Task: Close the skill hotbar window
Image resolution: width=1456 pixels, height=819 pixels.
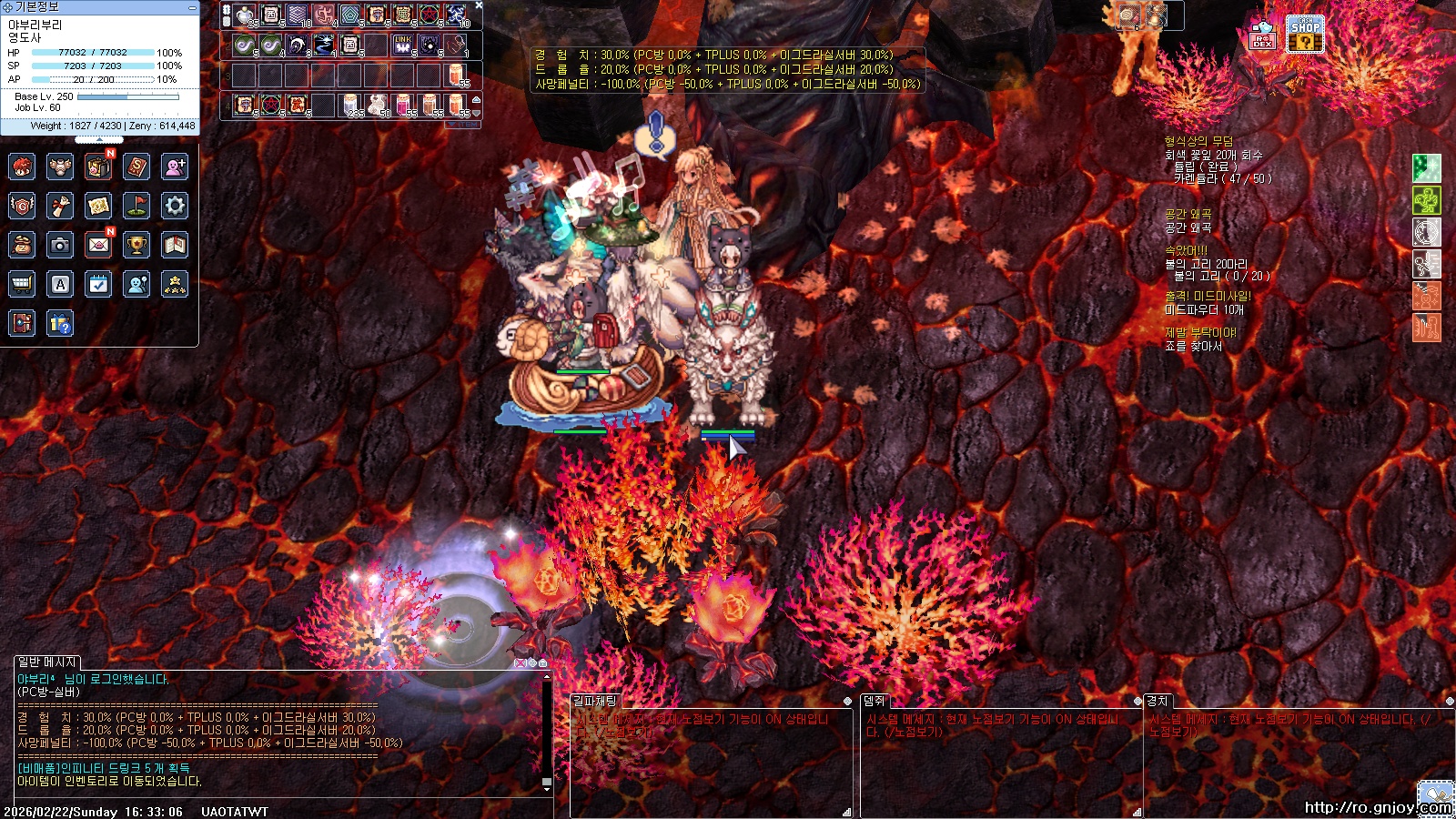Action: coord(479,5)
